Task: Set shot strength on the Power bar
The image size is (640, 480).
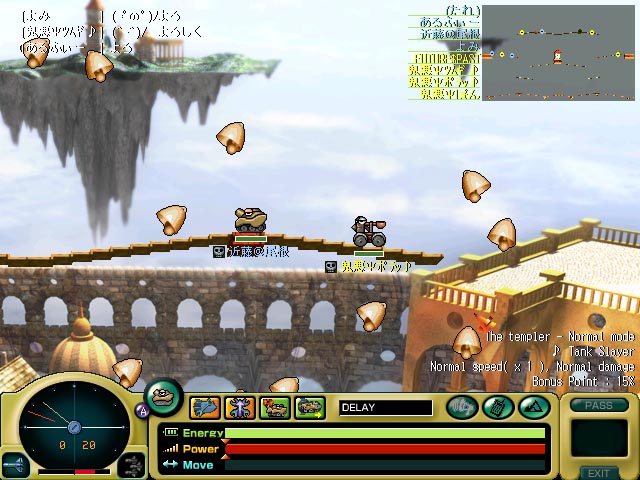Action: coord(385,449)
